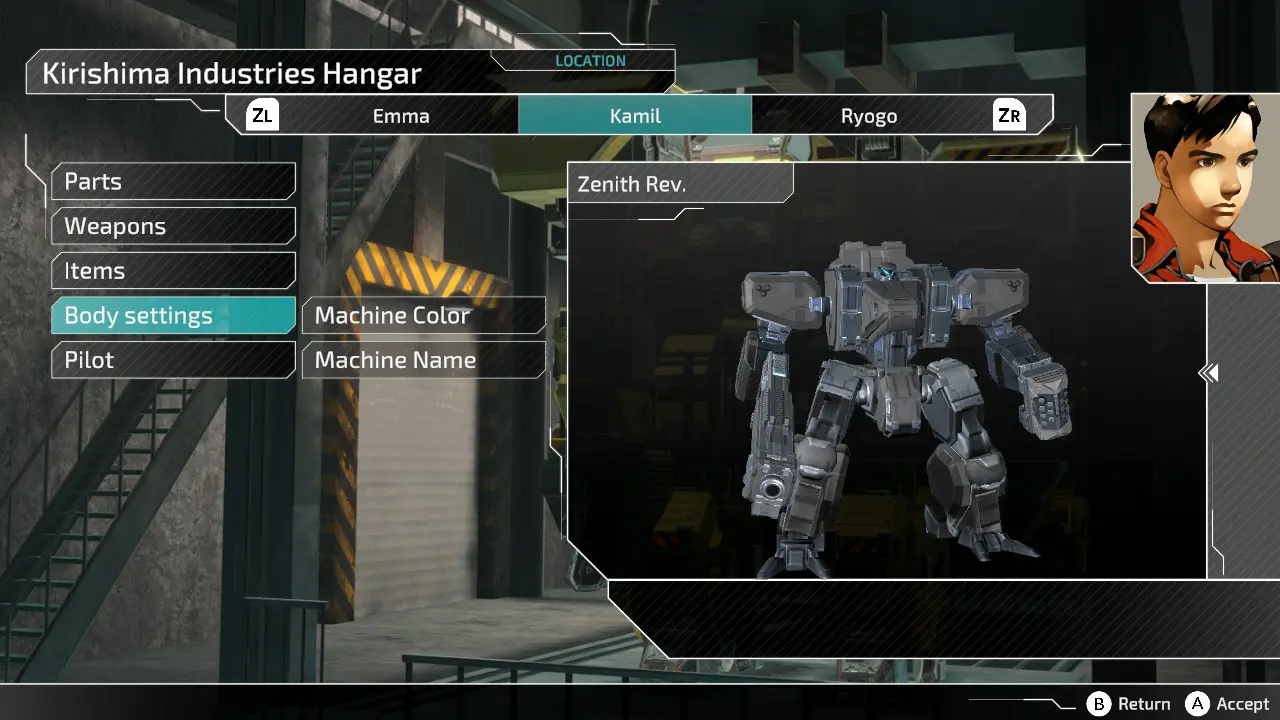This screenshot has height=720, width=1280.
Task: Choose the Items option
Action: (x=173, y=271)
